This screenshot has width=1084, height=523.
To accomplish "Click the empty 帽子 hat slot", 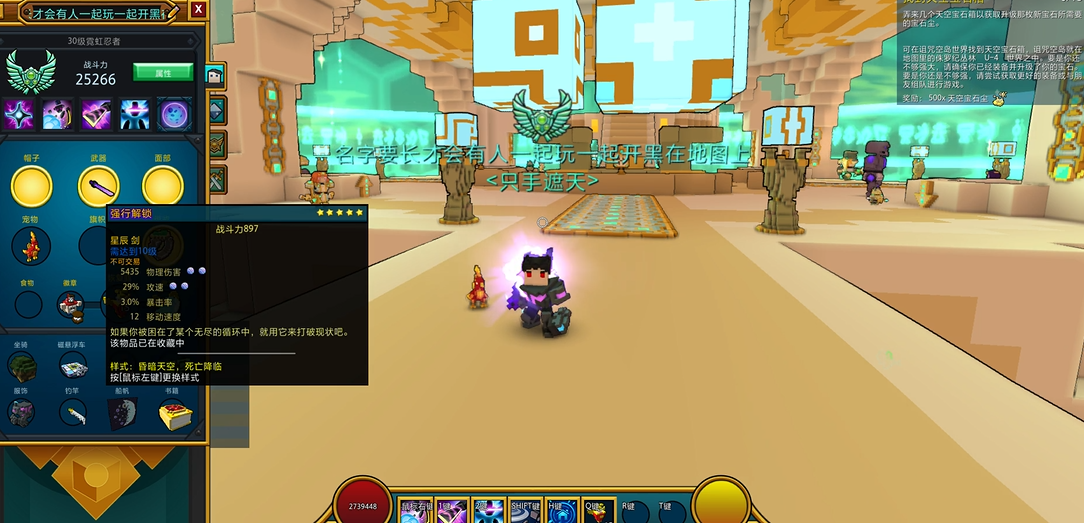I will pyautogui.click(x=31, y=186).
